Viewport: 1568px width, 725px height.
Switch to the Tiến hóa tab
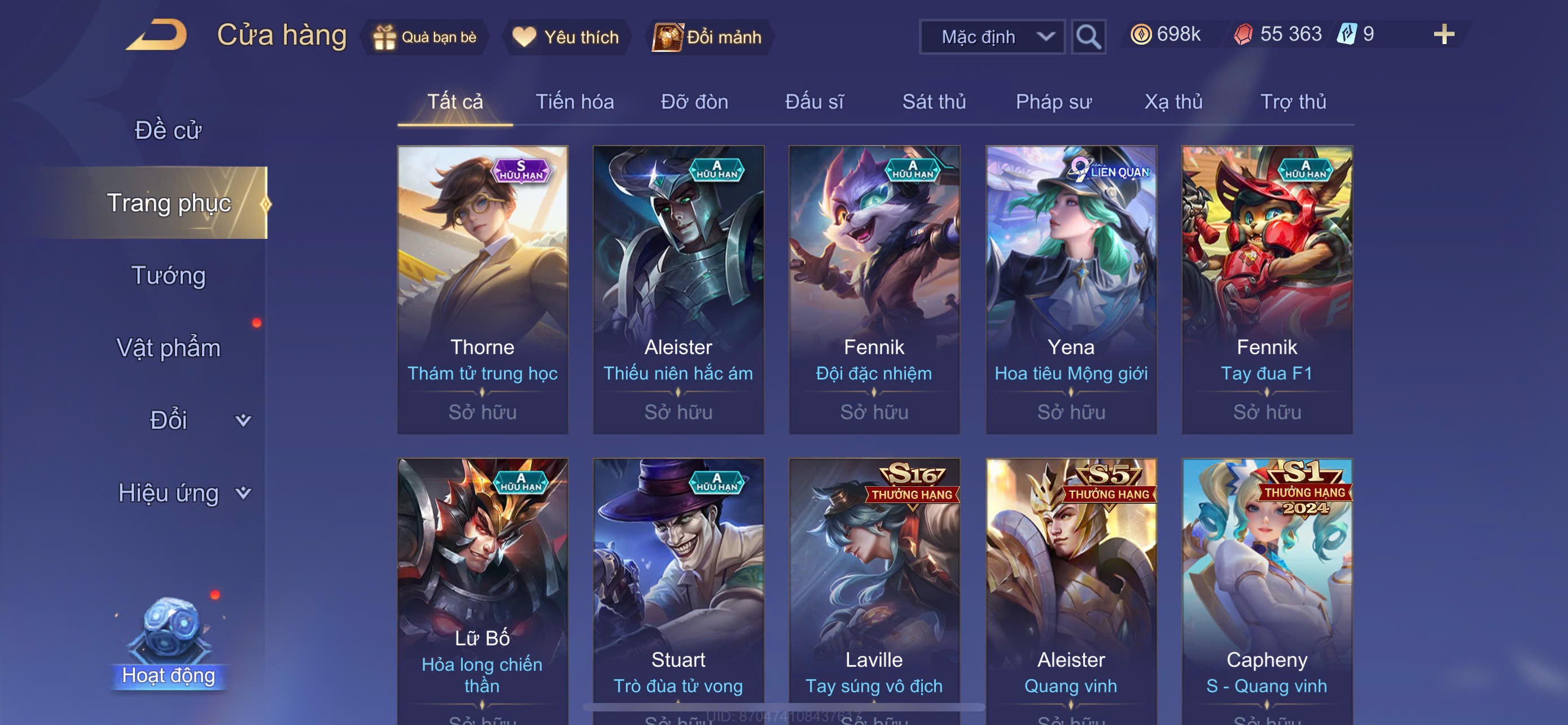(x=574, y=102)
